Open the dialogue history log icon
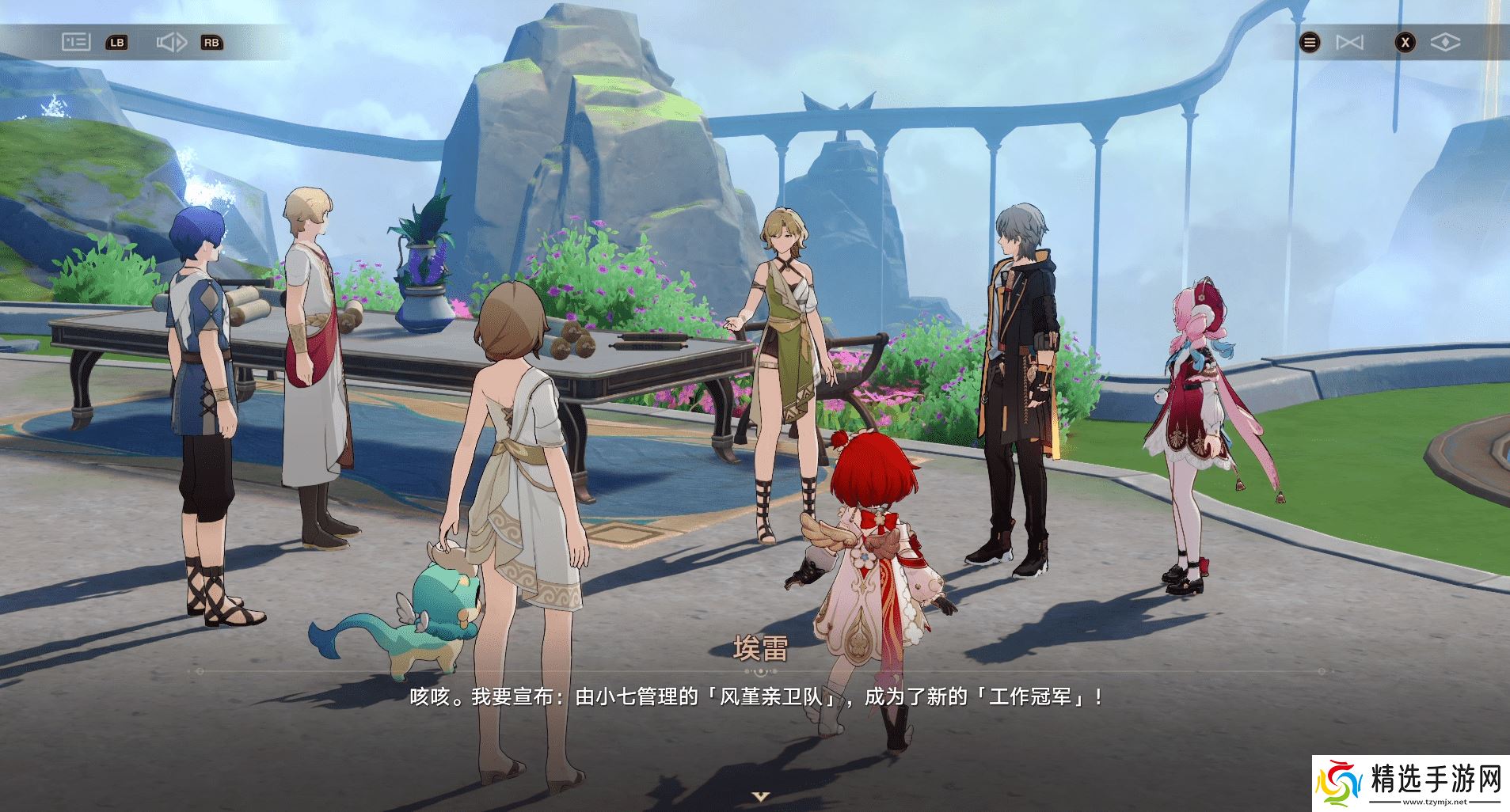The width and height of the screenshot is (1510, 812). 76,42
